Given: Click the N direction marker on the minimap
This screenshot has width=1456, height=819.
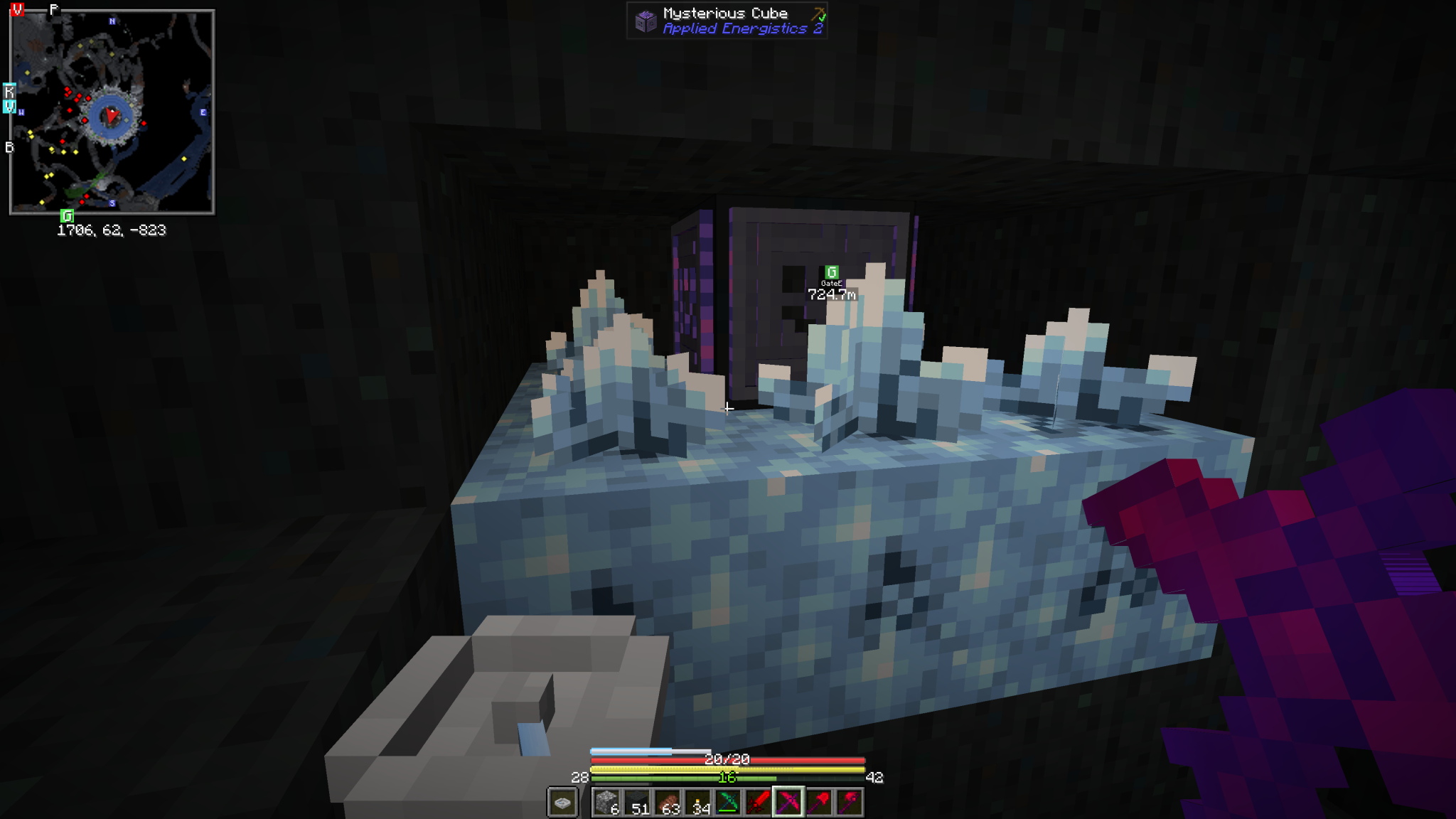Looking at the screenshot, I should click(112, 21).
